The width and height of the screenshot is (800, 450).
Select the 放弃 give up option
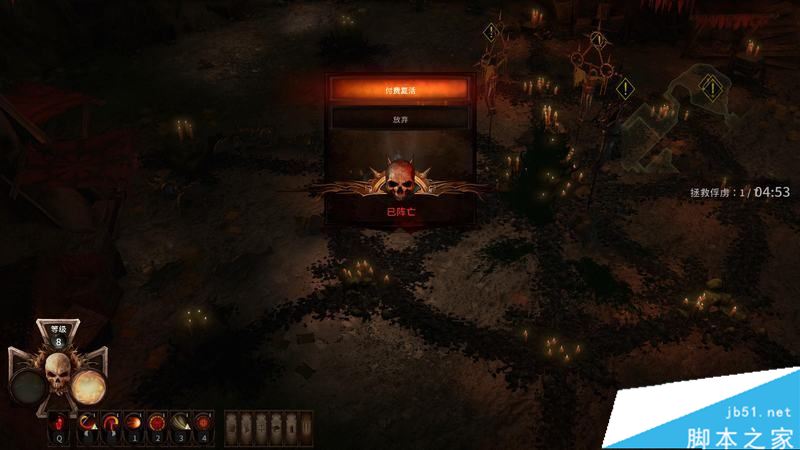click(400, 118)
